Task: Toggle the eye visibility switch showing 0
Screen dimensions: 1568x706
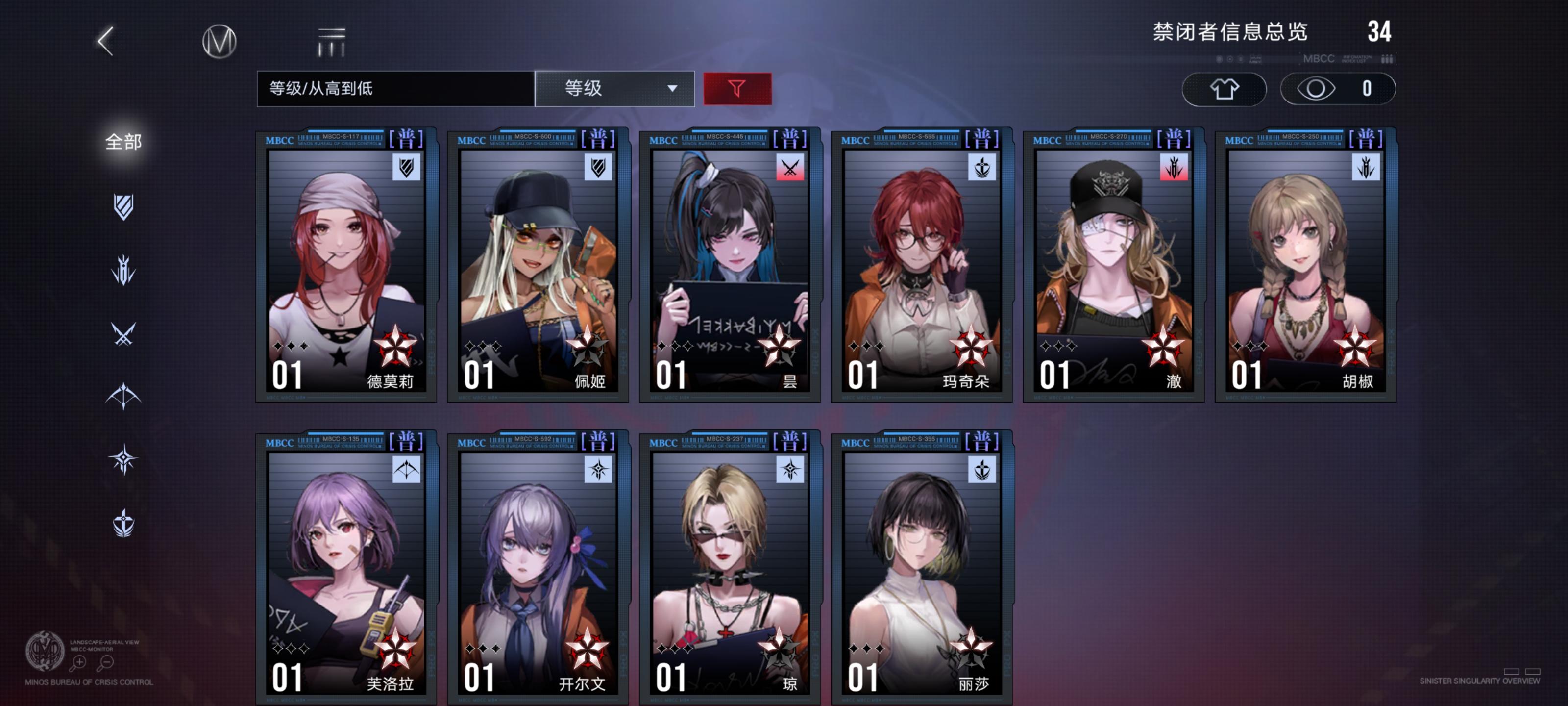Action: (1337, 89)
